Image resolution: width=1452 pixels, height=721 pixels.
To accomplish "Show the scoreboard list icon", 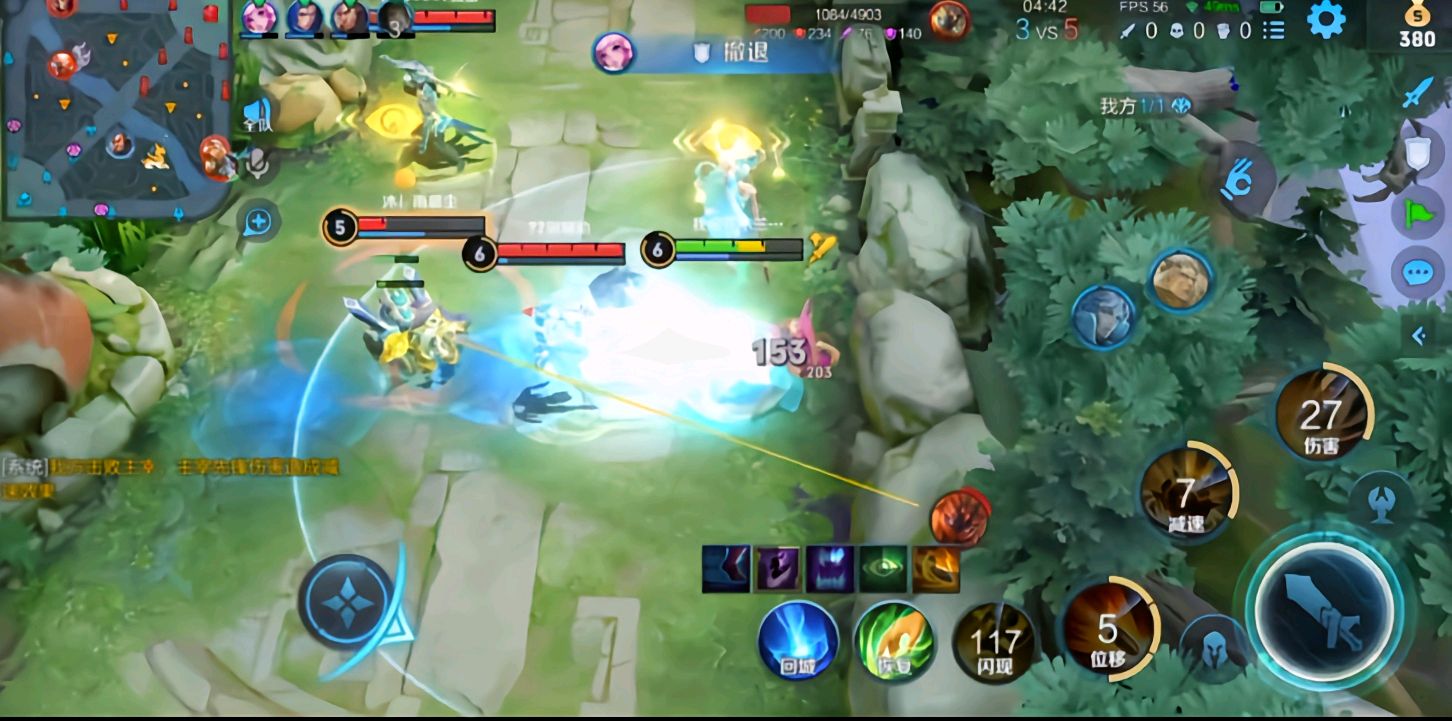I will (x=1273, y=31).
